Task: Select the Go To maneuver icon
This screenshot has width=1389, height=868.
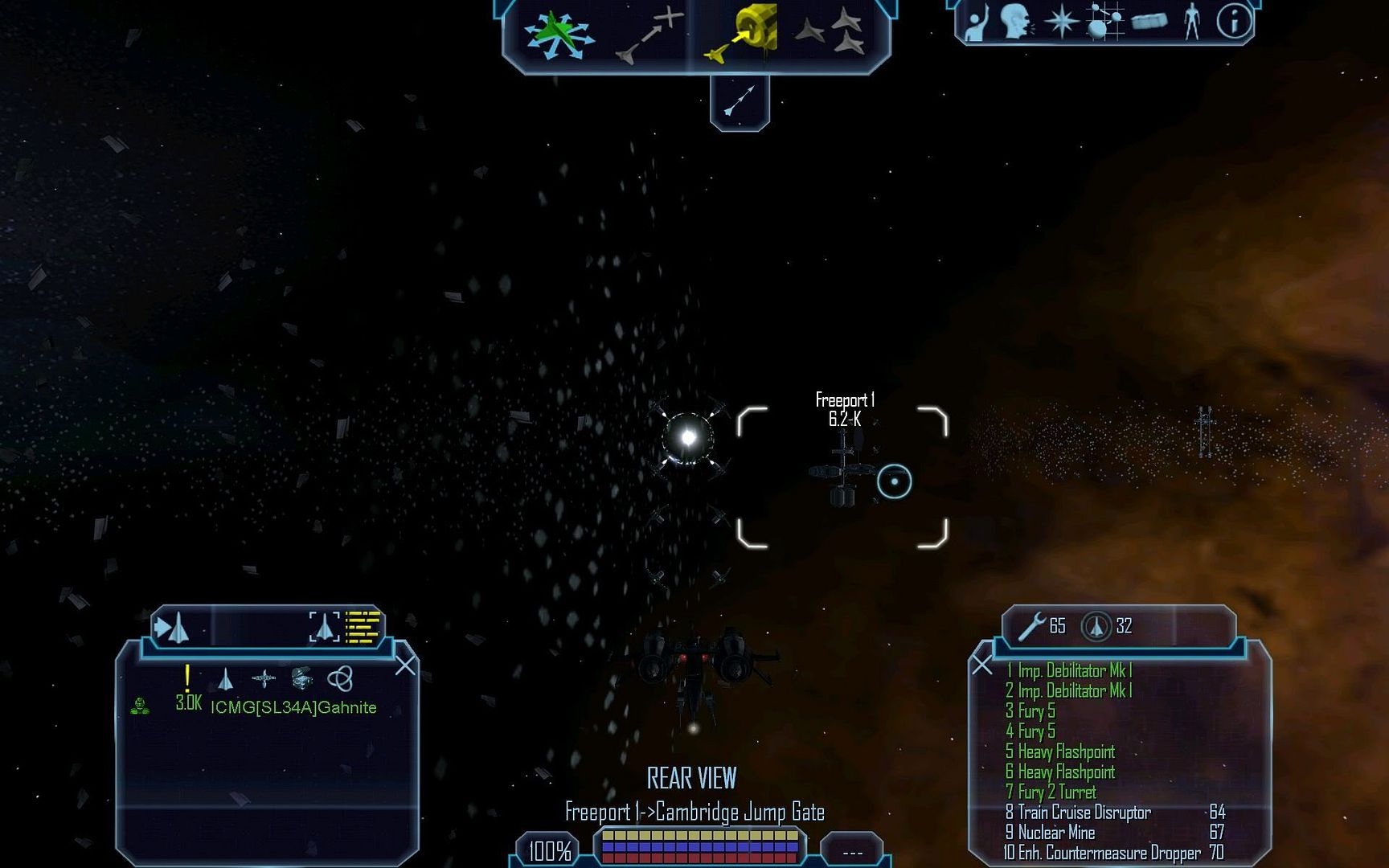Action: pyautogui.click(x=648, y=36)
